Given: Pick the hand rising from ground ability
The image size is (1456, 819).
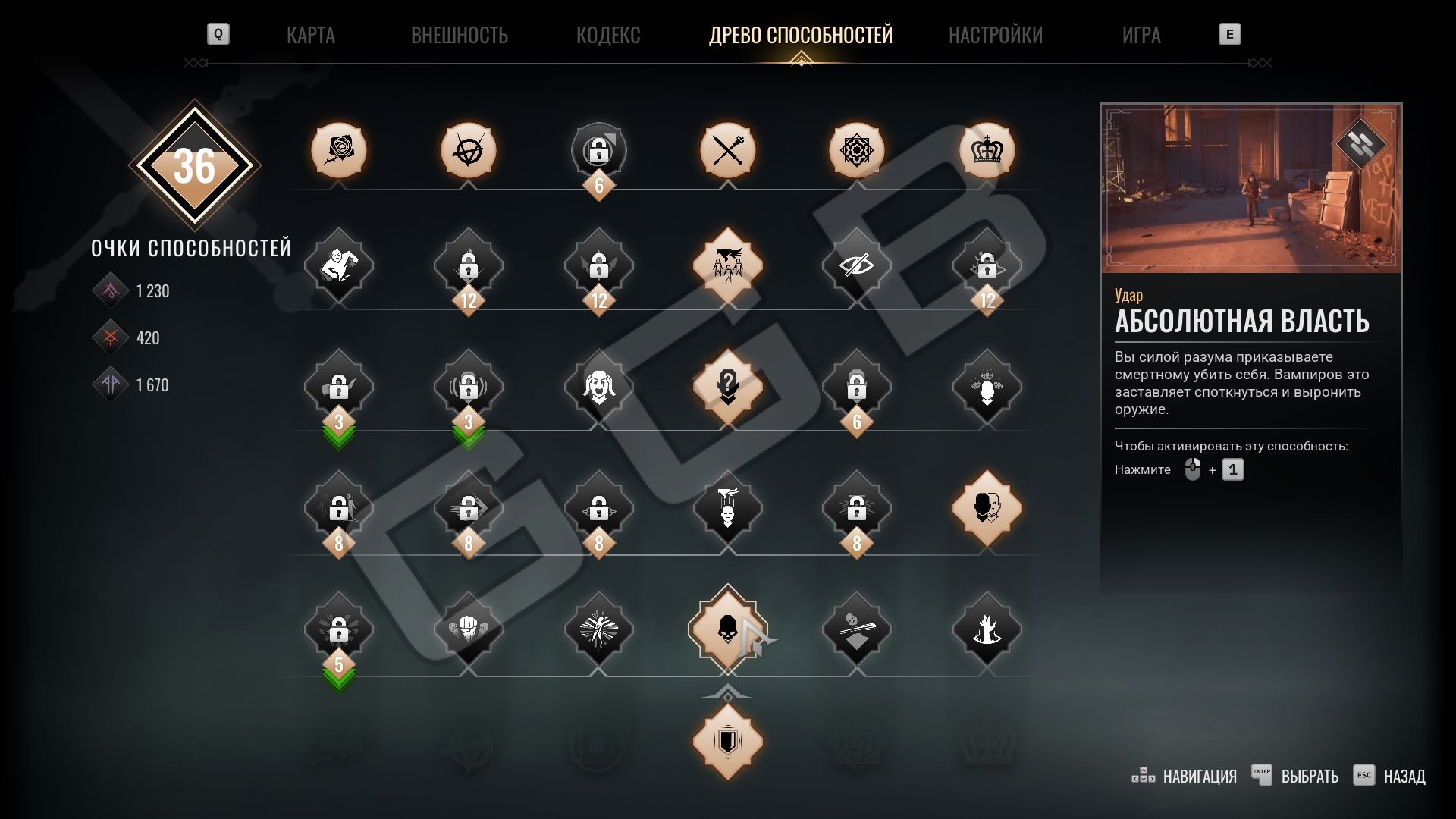Looking at the screenshot, I should [987, 629].
